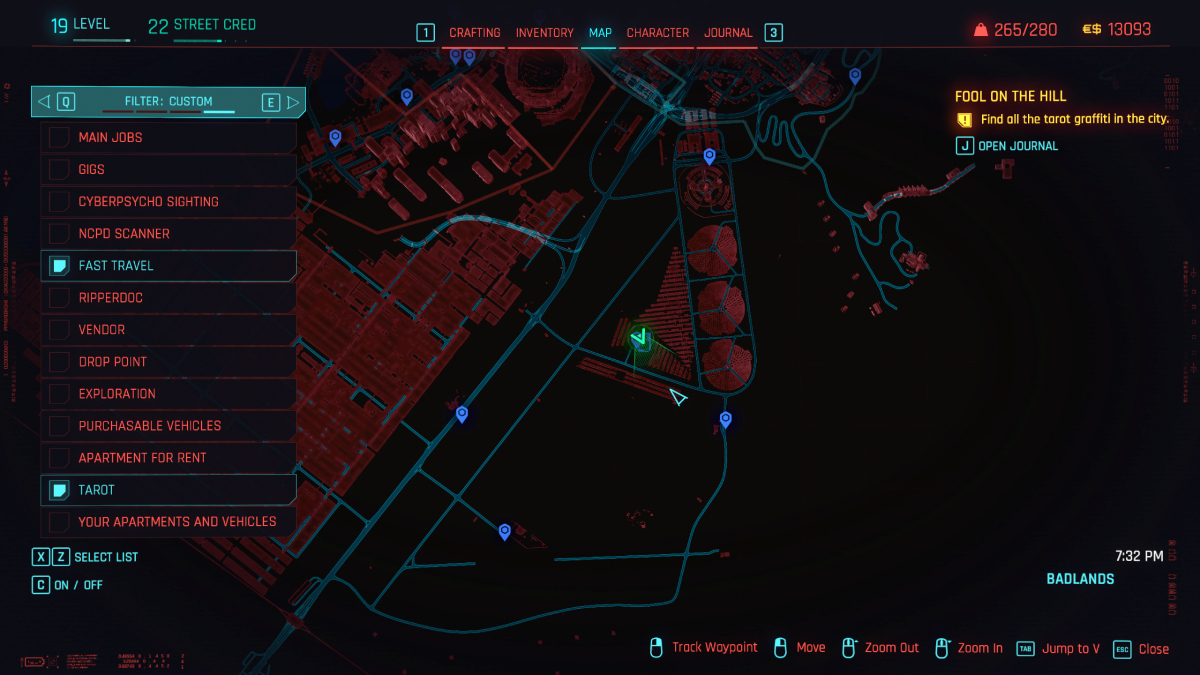The height and width of the screenshot is (675, 1200).
Task: Toggle Purchasable Vehicles filter
Action: [x=168, y=425]
